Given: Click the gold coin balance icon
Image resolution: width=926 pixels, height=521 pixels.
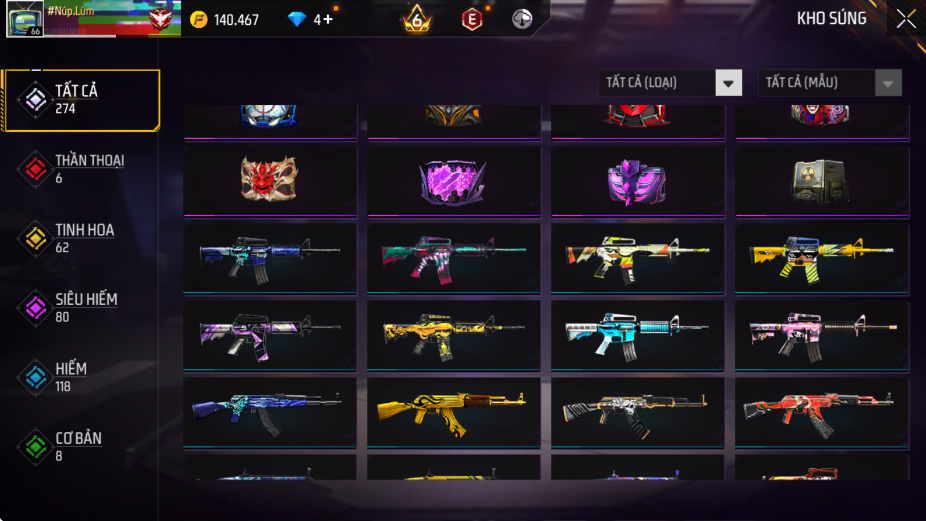Looking at the screenshot, I should (199, 19).
